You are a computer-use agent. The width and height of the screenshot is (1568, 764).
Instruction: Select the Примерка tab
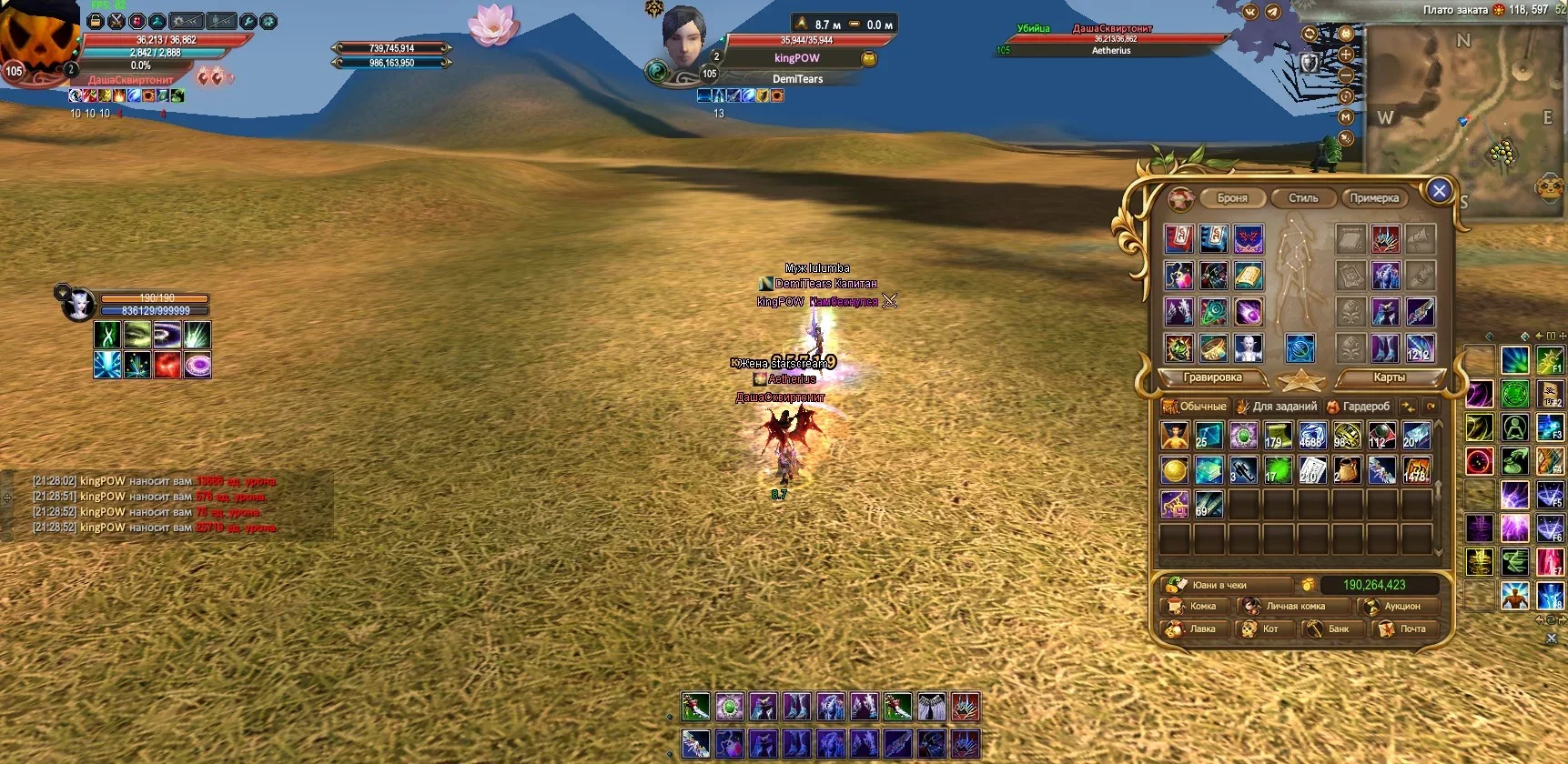tap(1374, 198)
